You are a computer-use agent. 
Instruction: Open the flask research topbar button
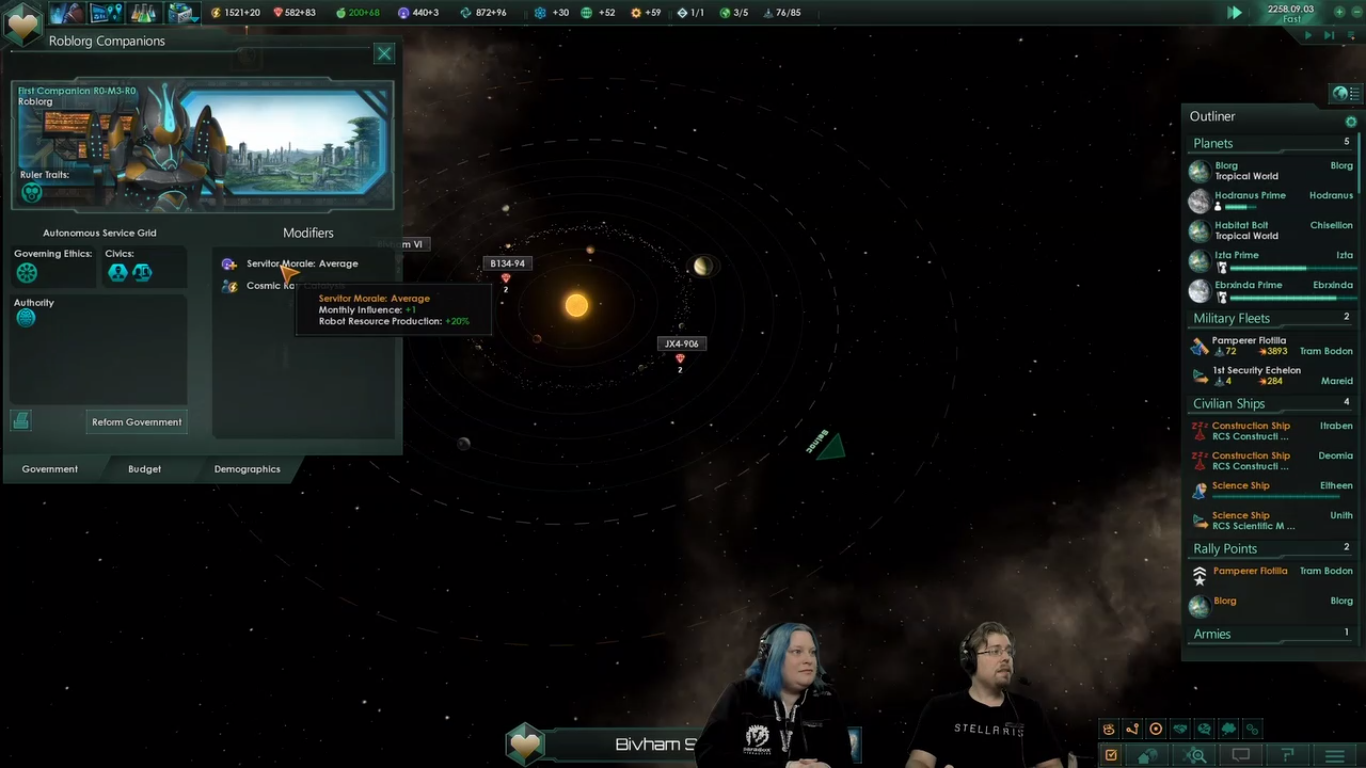145,13
